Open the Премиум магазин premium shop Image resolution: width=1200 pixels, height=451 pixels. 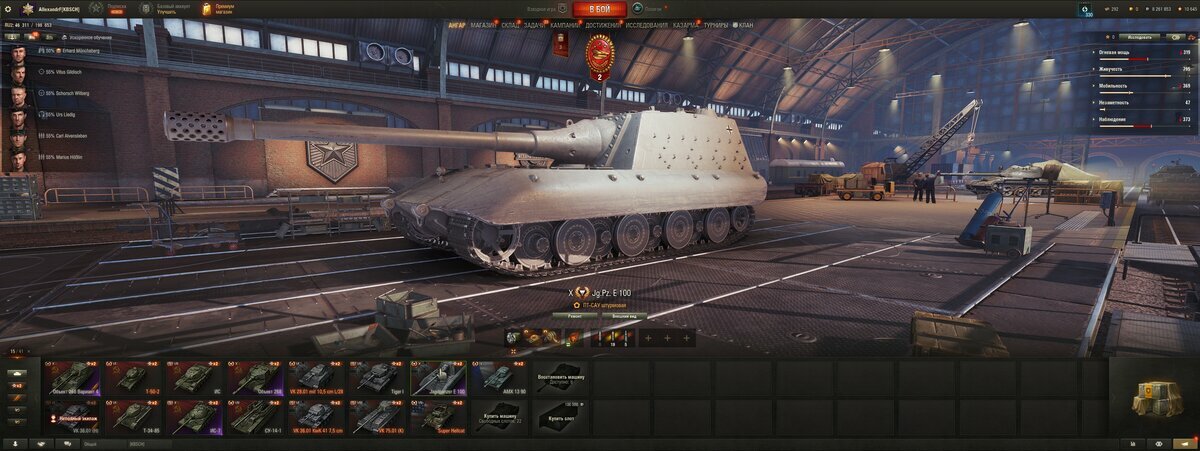[218, 9]
